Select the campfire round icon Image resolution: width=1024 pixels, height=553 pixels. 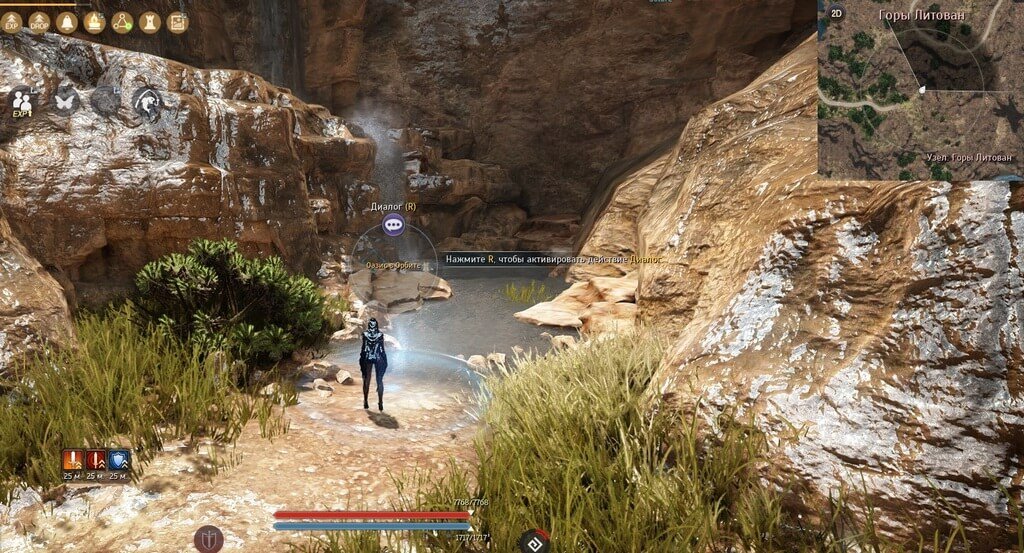pos(95,22)
